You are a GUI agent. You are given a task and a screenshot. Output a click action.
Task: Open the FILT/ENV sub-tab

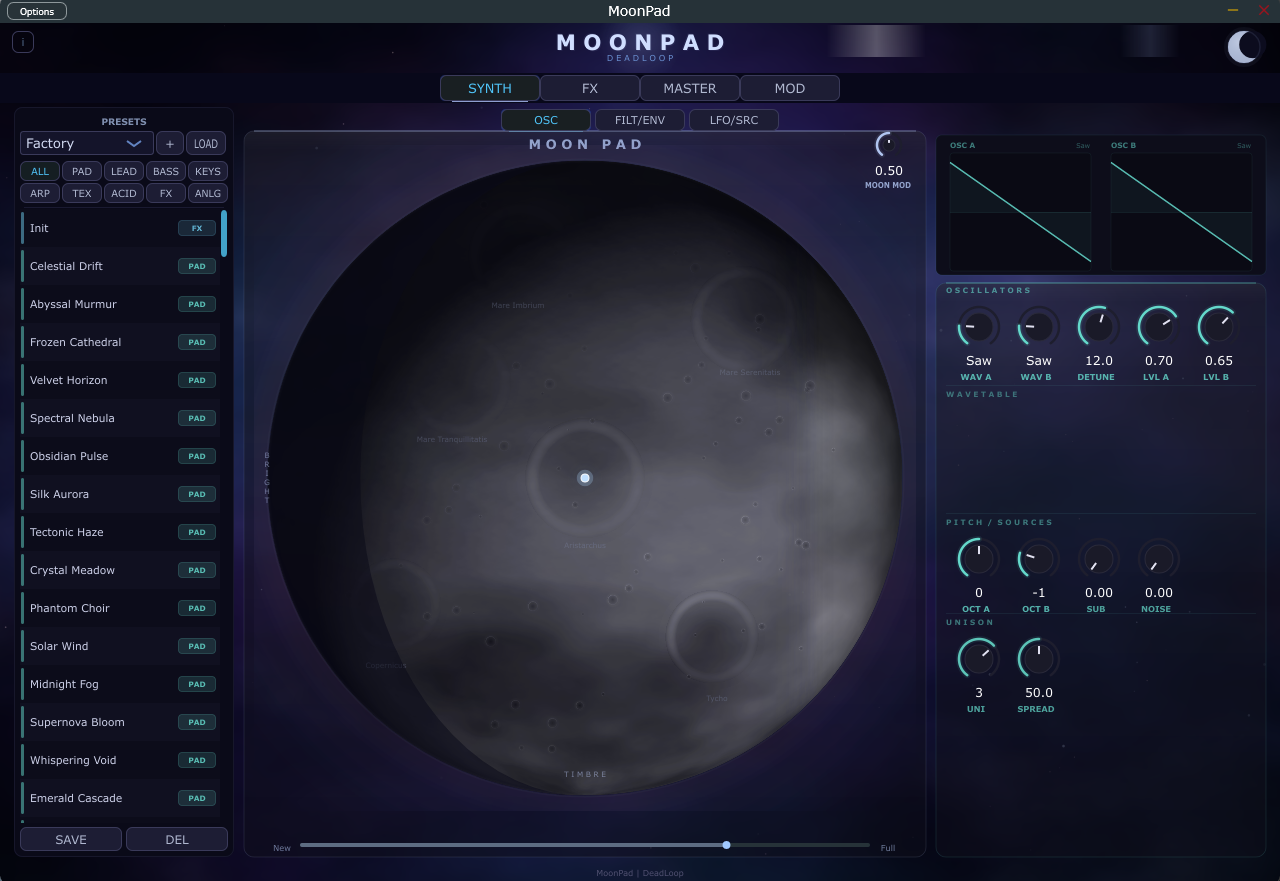[639, 119]
